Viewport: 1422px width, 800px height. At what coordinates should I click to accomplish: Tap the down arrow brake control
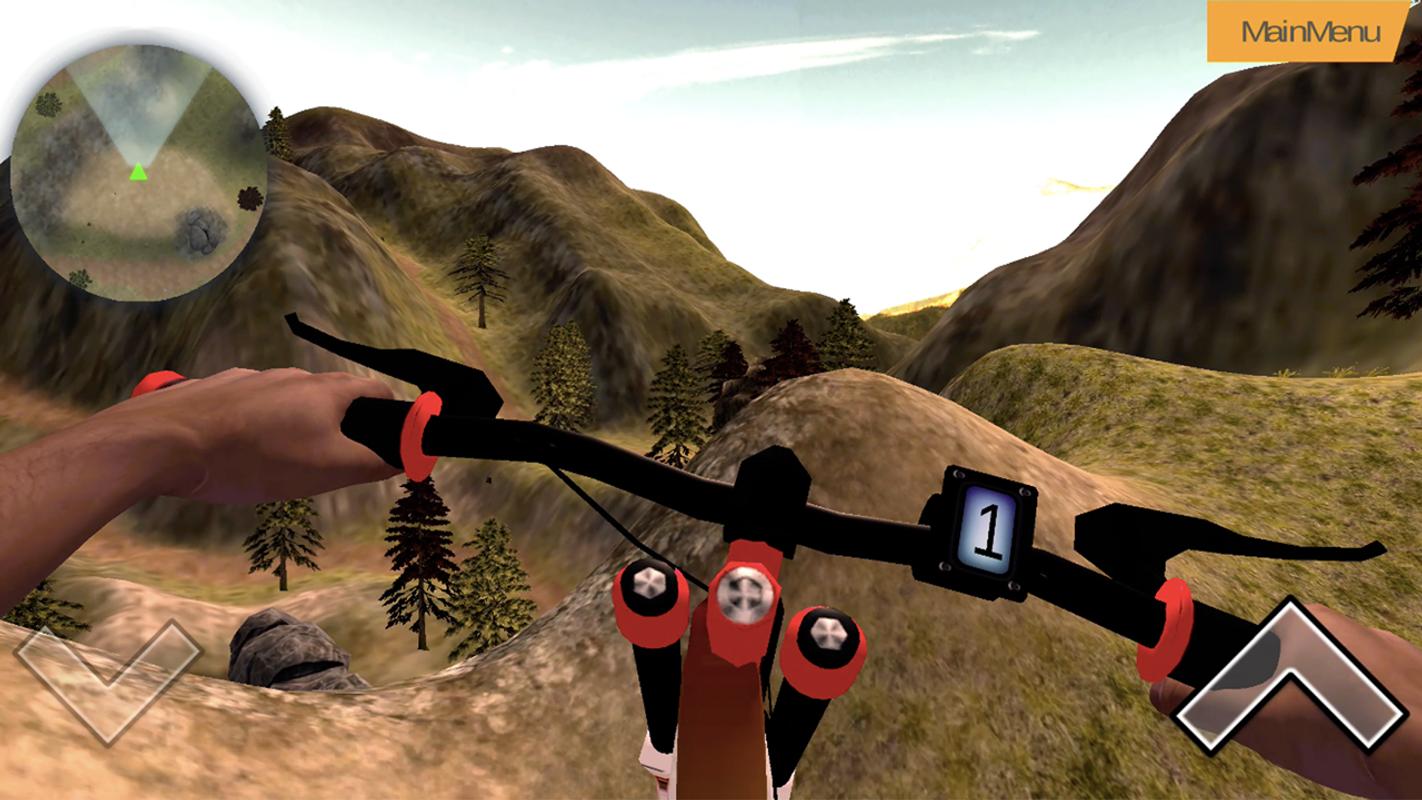click(x=107, y=680)
